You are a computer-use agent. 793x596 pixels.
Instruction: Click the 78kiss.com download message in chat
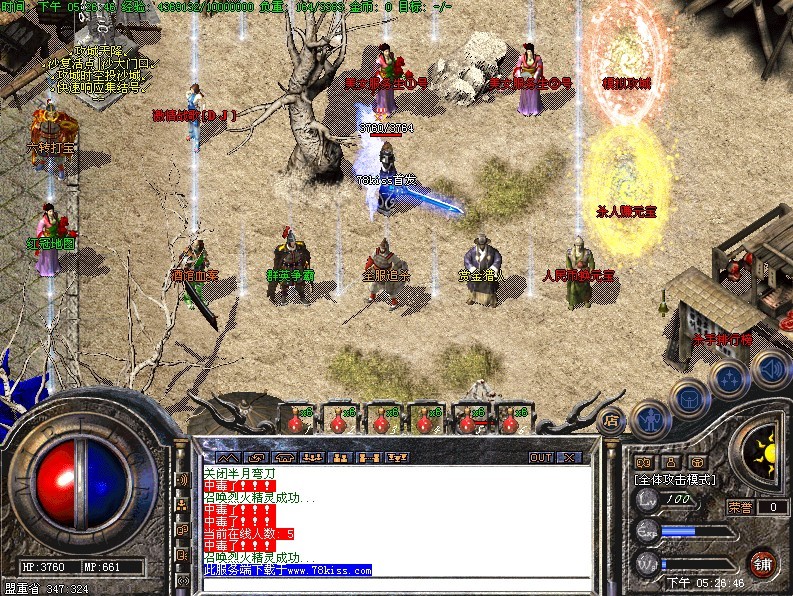point(287,570)
